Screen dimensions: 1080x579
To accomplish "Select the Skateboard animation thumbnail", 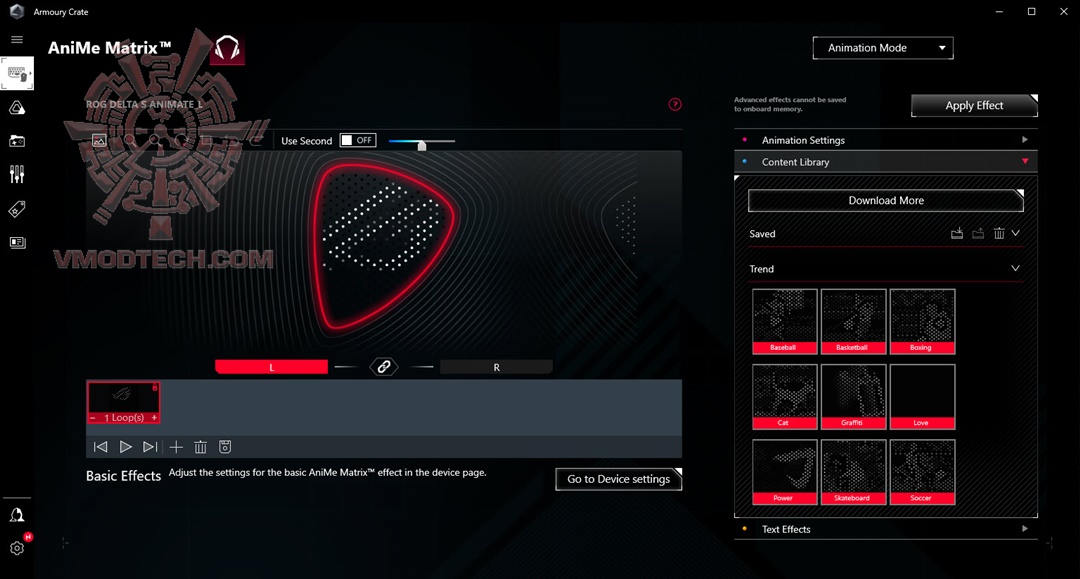I will click(853, 471).
